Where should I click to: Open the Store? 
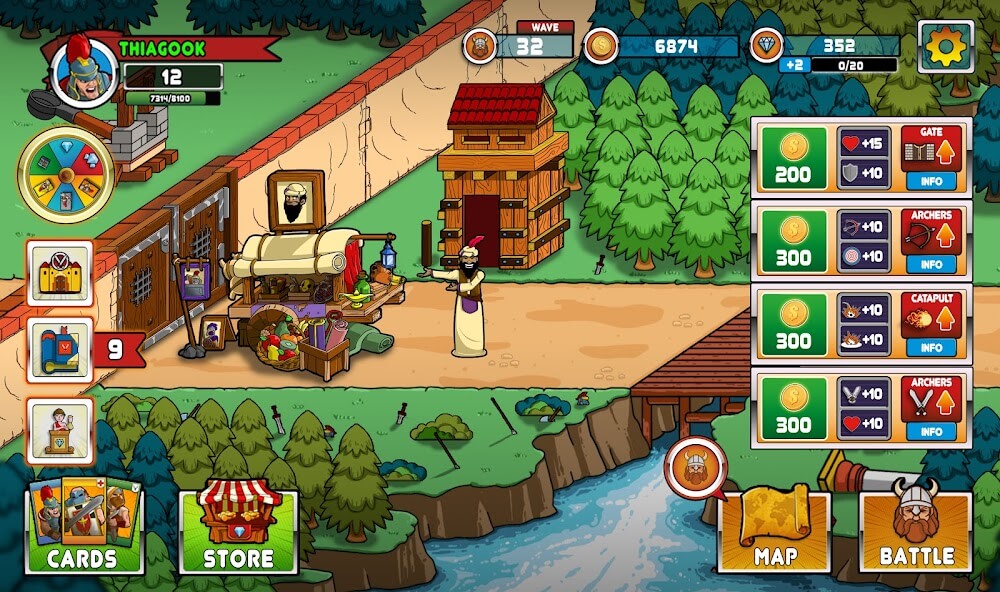[238, 532]
